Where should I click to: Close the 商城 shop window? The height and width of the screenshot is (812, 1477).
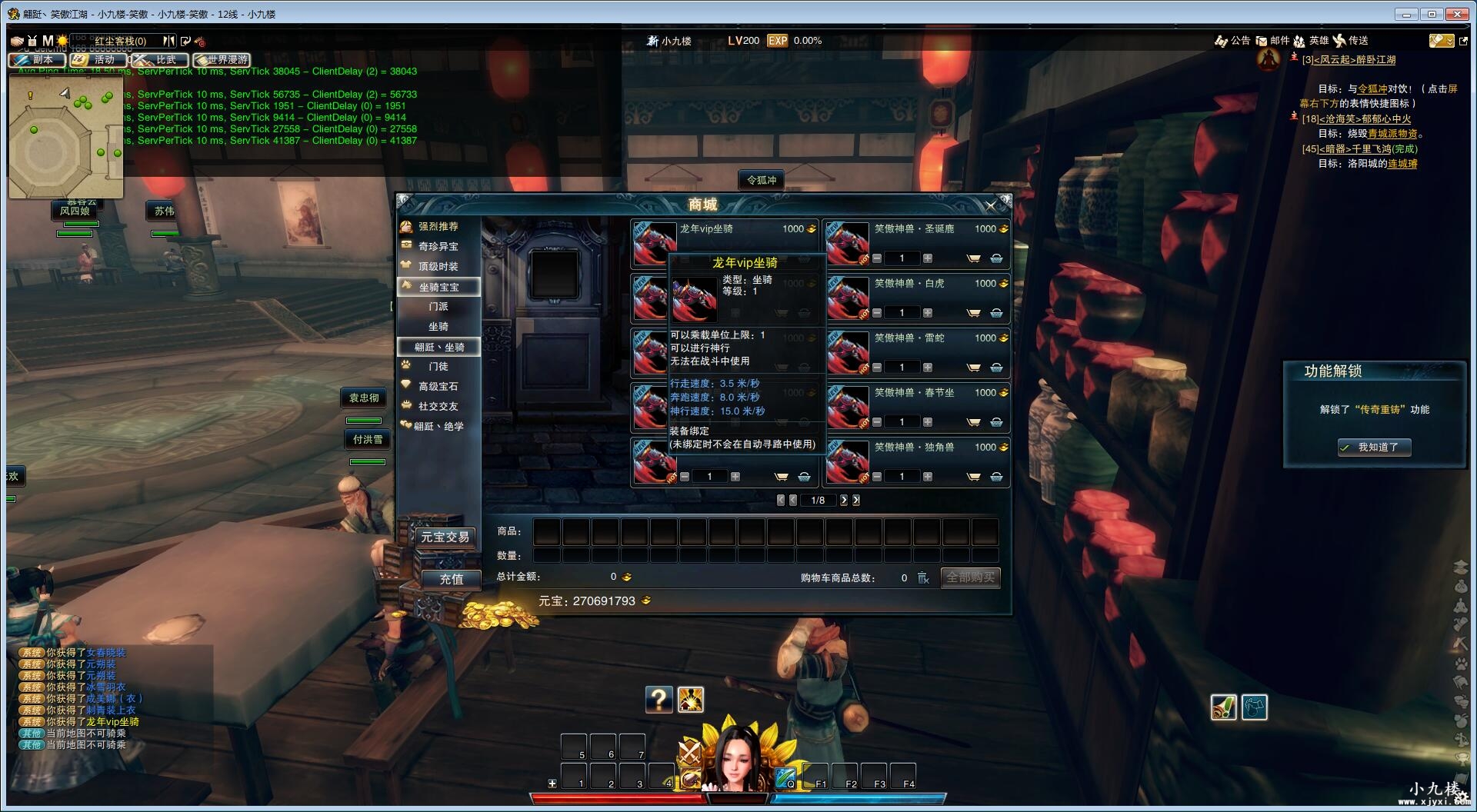(x=991, y=205)
